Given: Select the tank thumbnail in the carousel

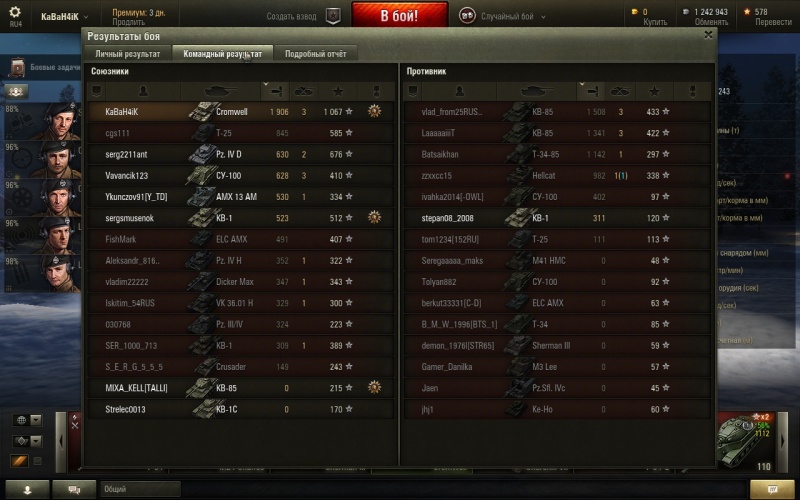Looking at the screenshot, I should point(749,441).
